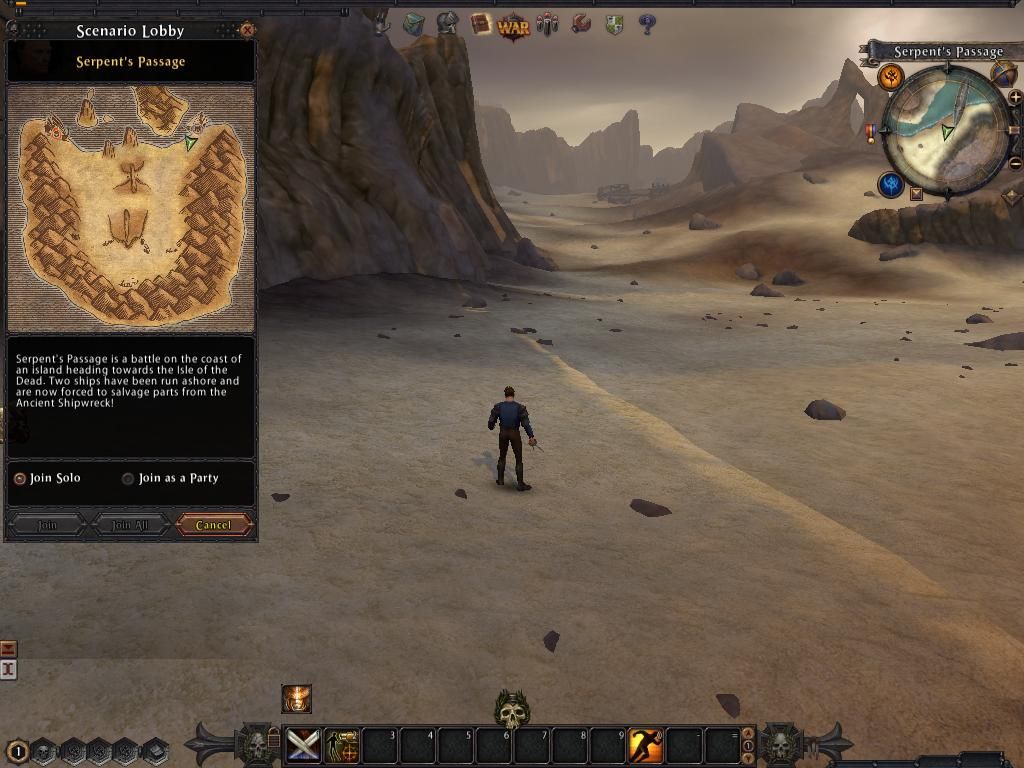Select the Serpent's Passage scenario map thumbnail
This screenshot has width=1024, height=768.
coord(131,206)
